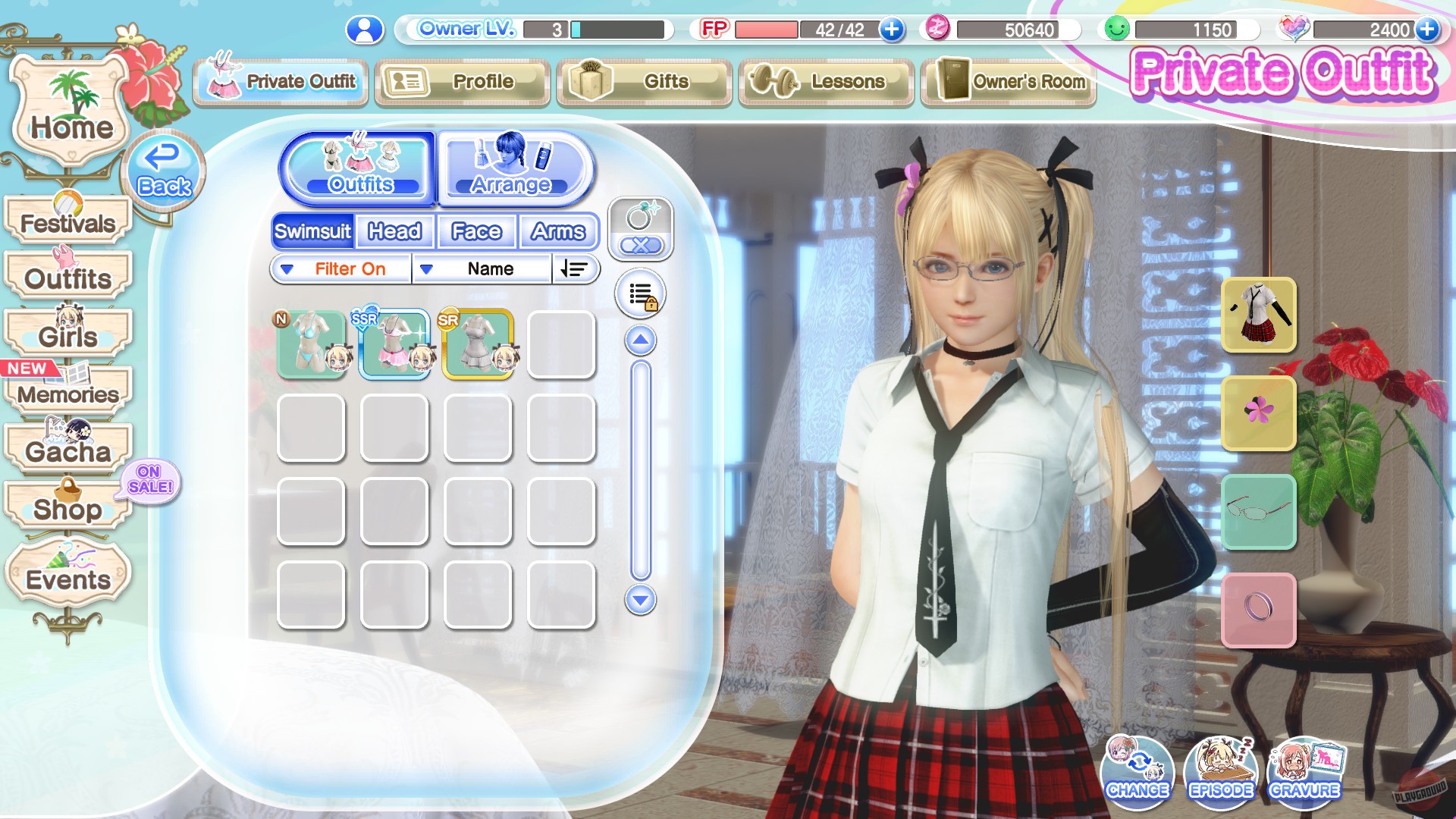Open the Events menu on the left

67,578
